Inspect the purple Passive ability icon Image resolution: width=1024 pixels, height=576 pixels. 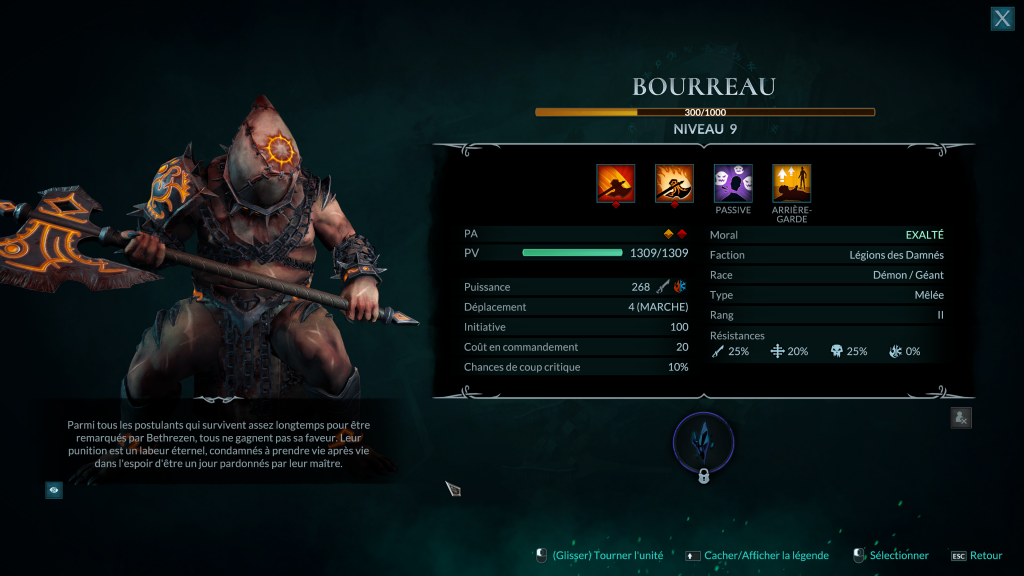coord(733,184)
